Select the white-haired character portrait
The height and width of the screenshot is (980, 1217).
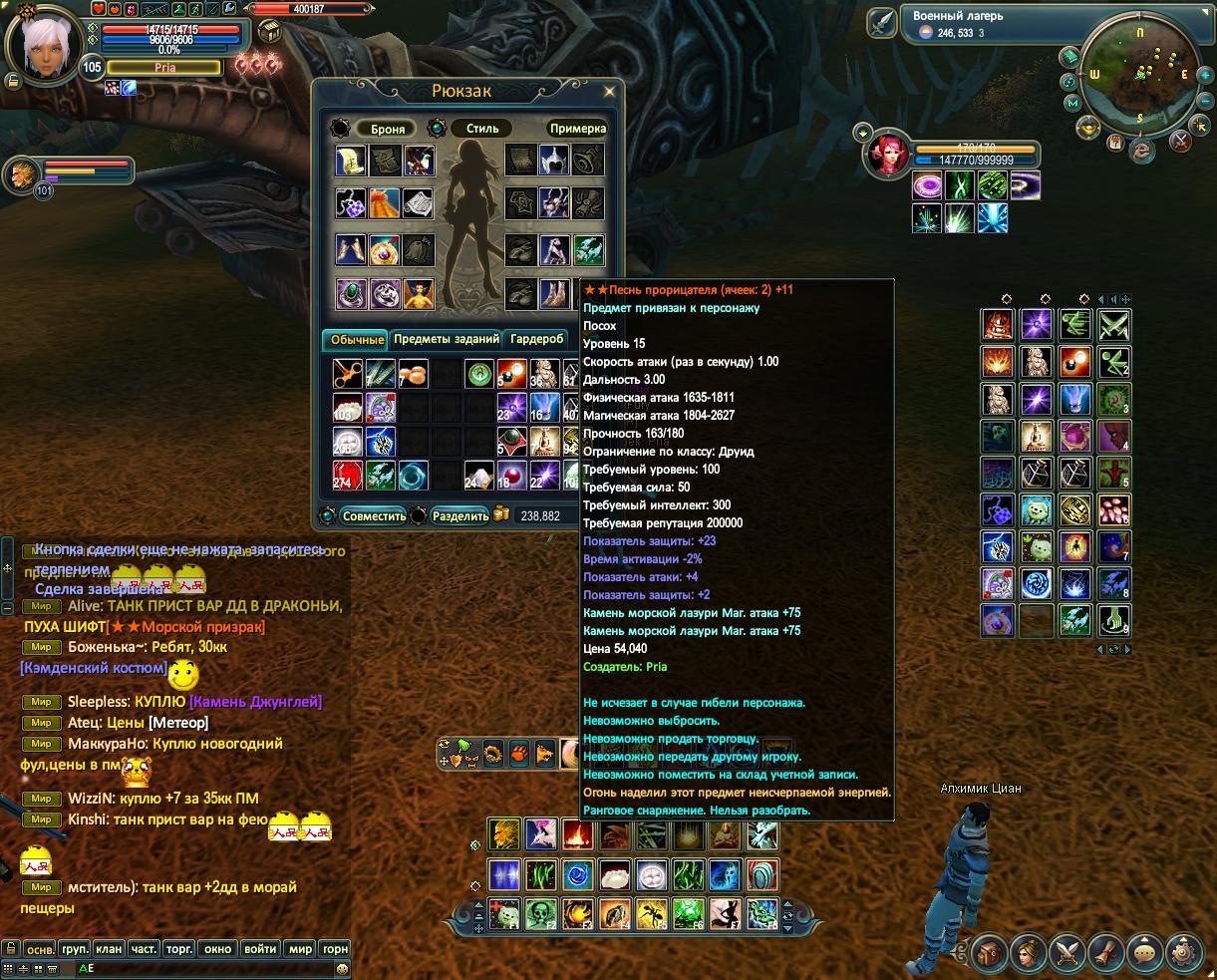(x=43, y=46)
